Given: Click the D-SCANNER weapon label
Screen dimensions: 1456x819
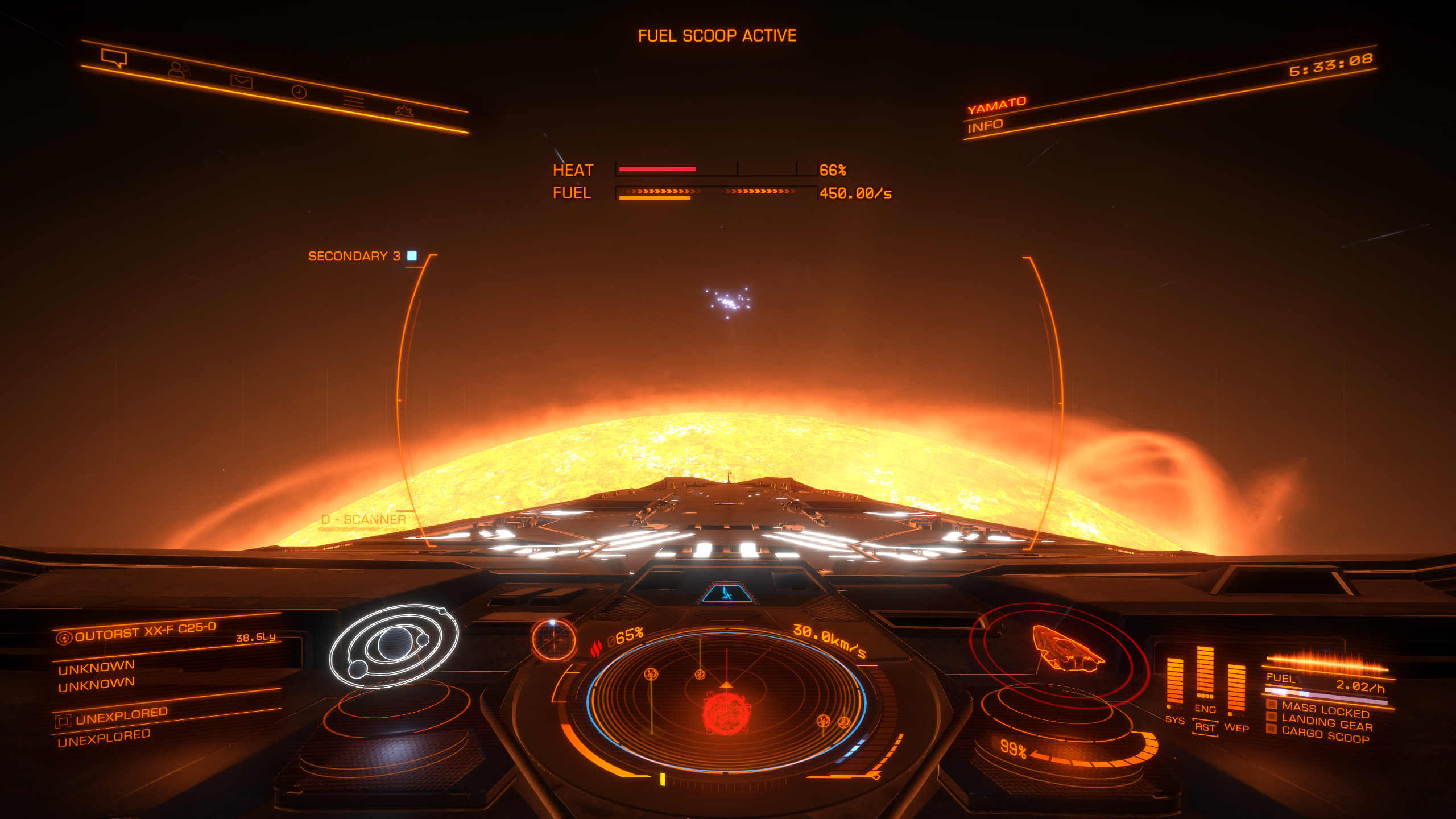Looking at the screenshot, I should pos(363,520).
